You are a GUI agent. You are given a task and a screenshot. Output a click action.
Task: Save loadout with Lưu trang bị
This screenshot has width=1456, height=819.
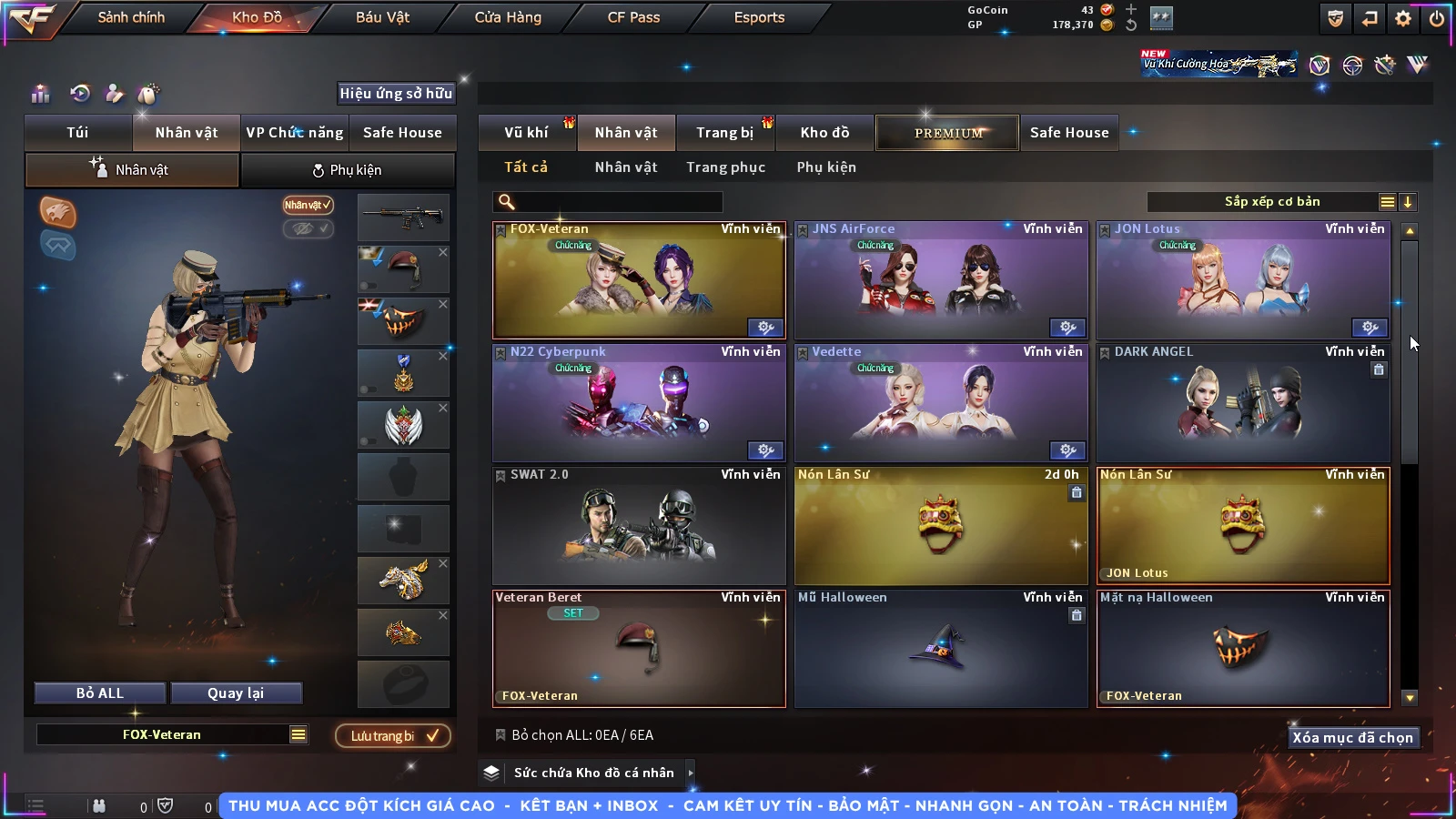pos(393,735)
